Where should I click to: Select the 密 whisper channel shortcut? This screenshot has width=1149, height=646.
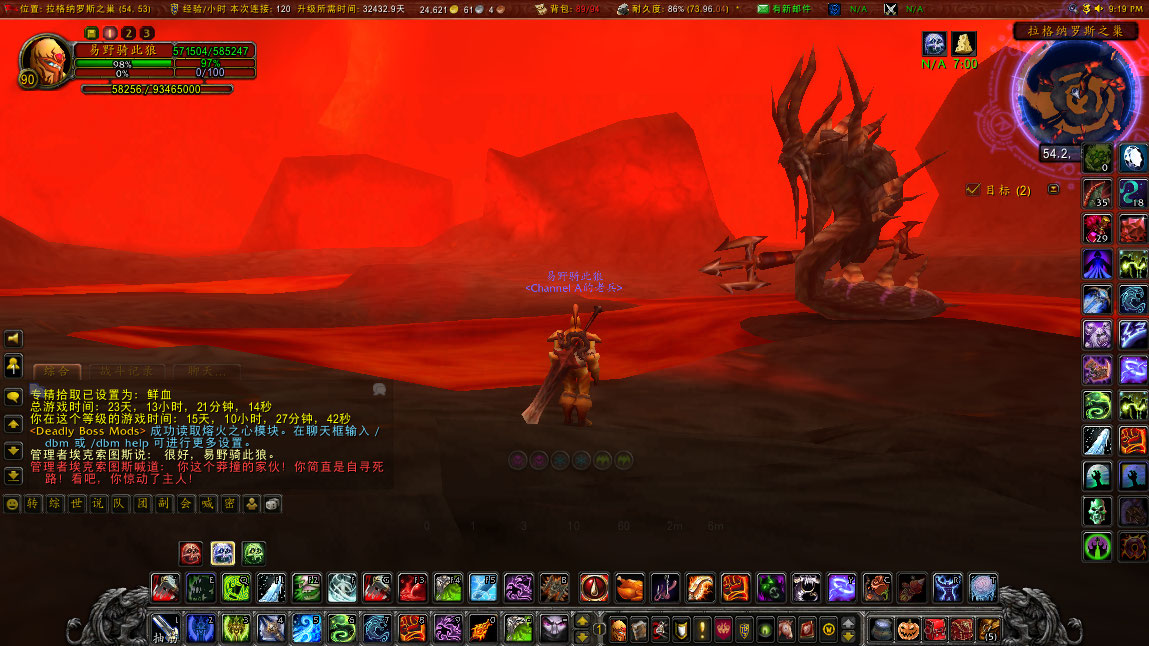pyautogui.click(x=230, y=503)
